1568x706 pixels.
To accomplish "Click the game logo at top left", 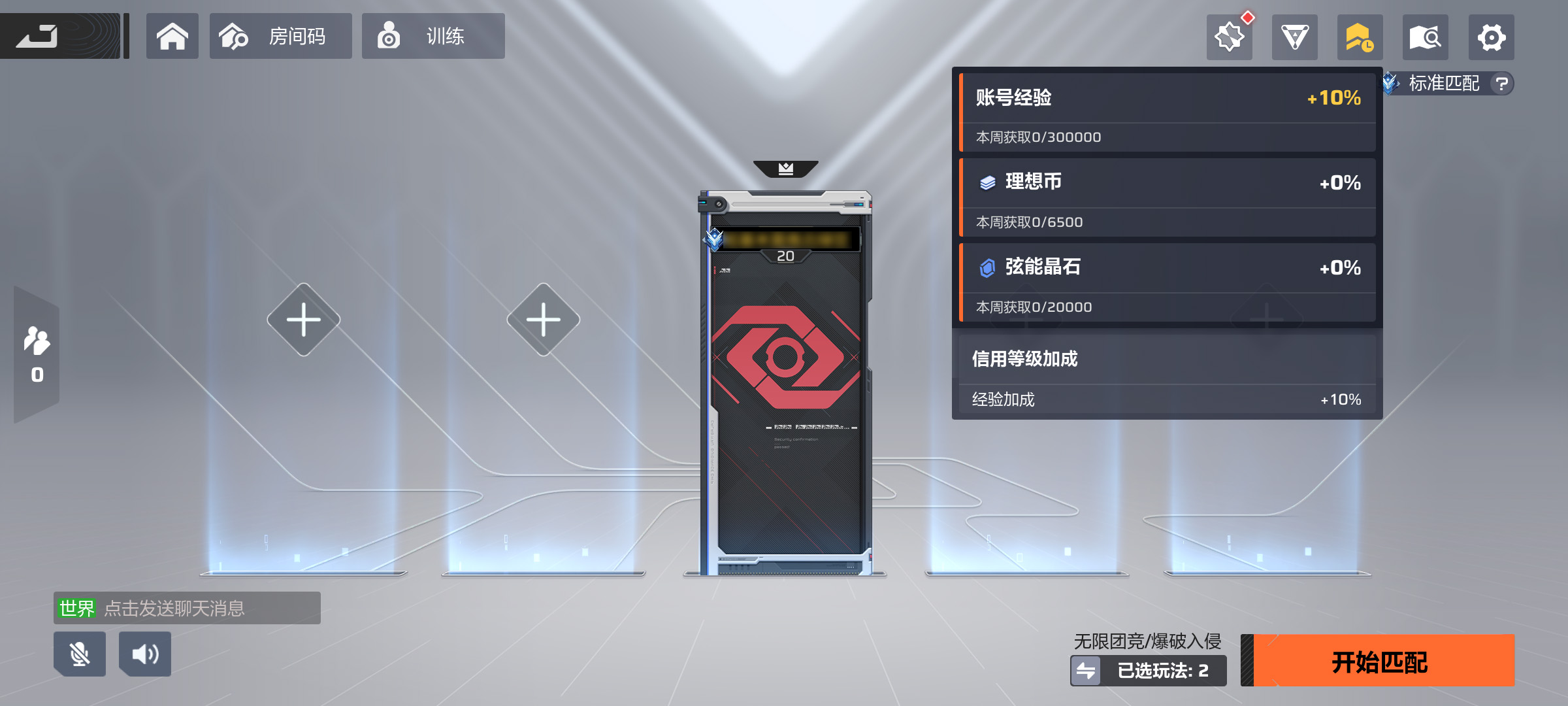I will pyautogui.click(x=61, y=36).
